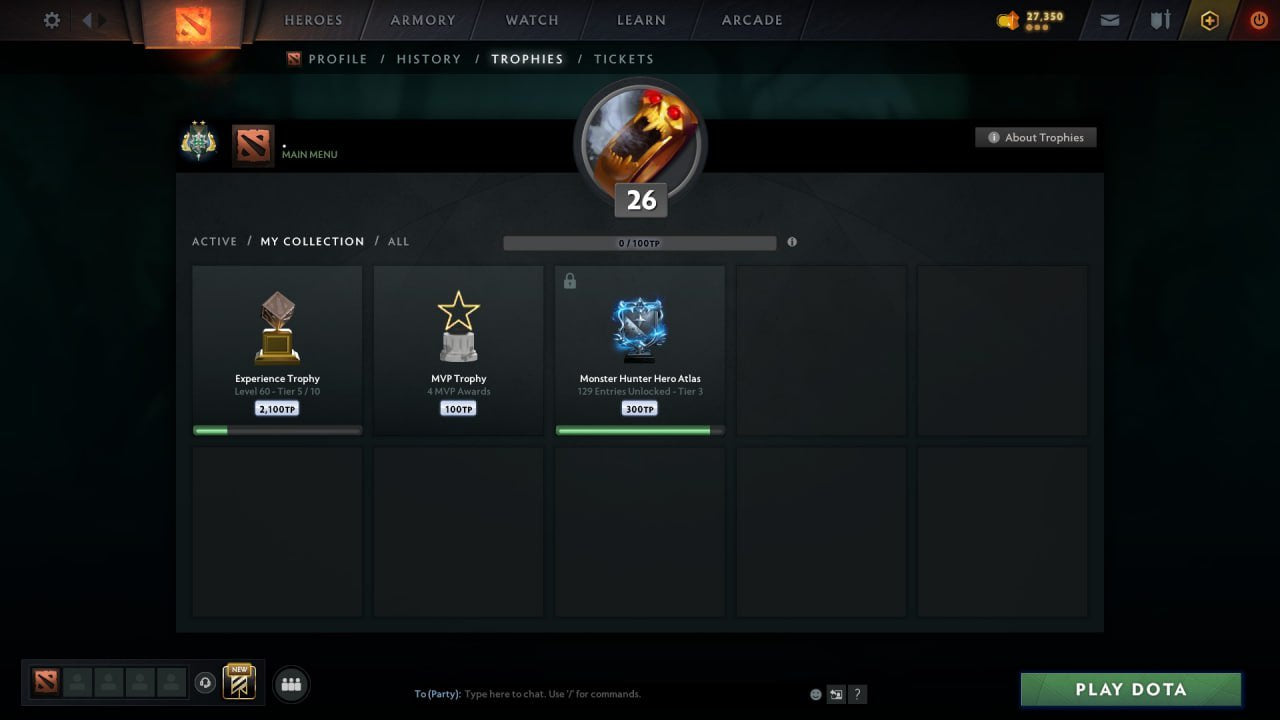Click the question mark help icon
Screen dimensions: 1280x720
coord(857,693)
